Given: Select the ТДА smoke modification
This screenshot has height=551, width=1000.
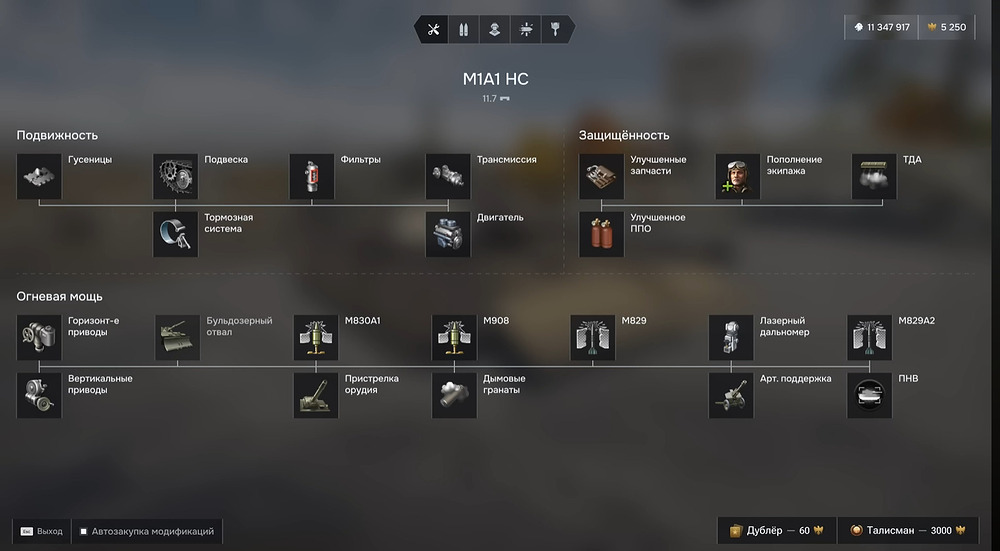Looking at the screenshot, I should point(874,176).
